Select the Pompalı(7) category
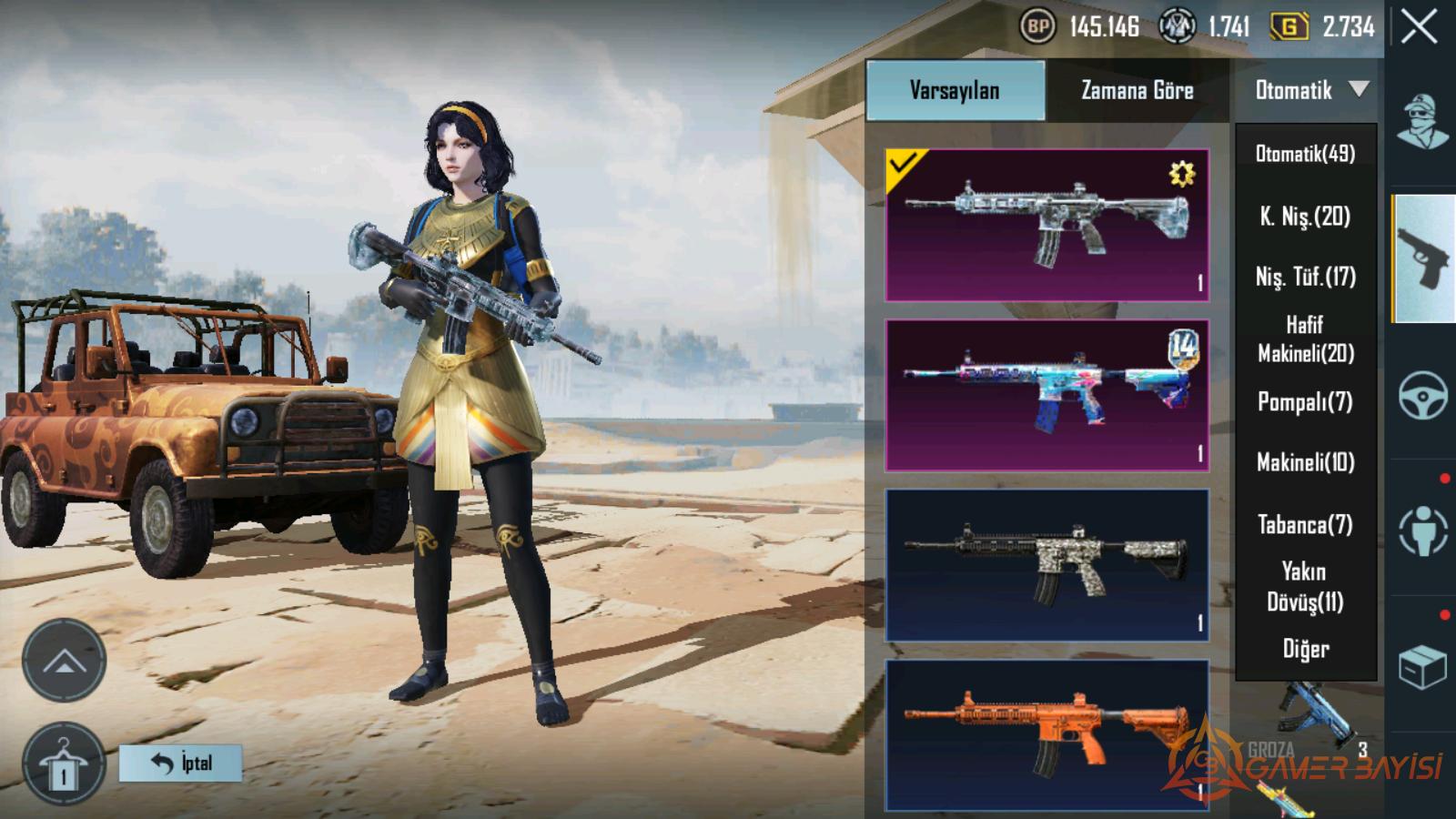This screenshot has width=1456, height=819. [1305, 401]
